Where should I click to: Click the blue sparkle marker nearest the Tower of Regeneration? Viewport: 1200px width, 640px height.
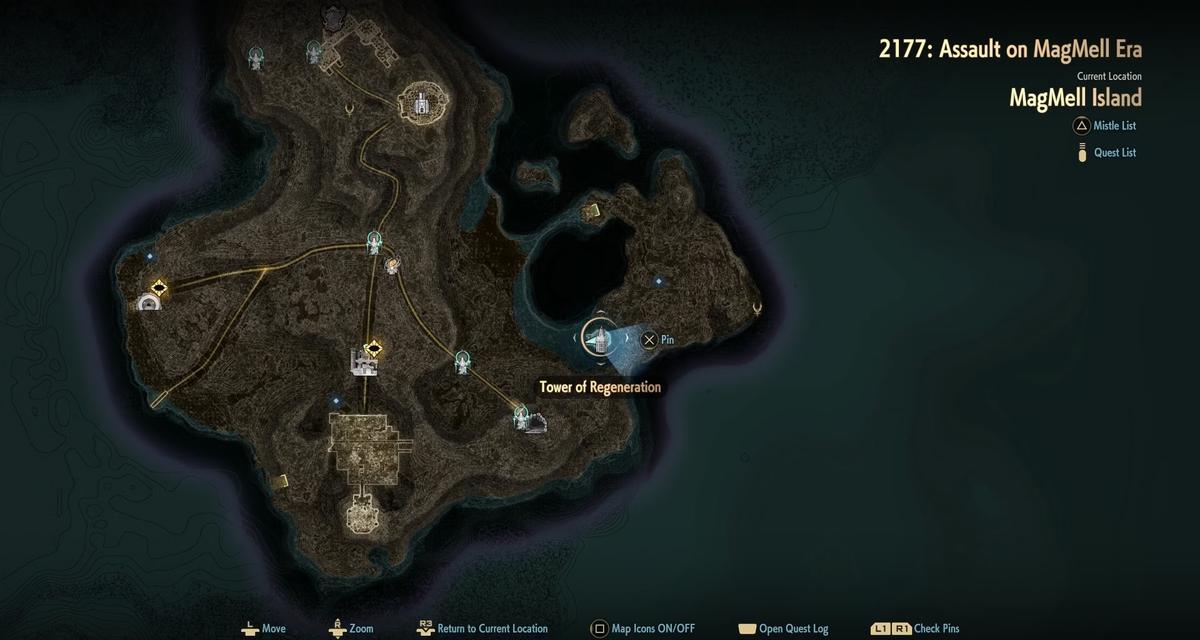point(658,282)
